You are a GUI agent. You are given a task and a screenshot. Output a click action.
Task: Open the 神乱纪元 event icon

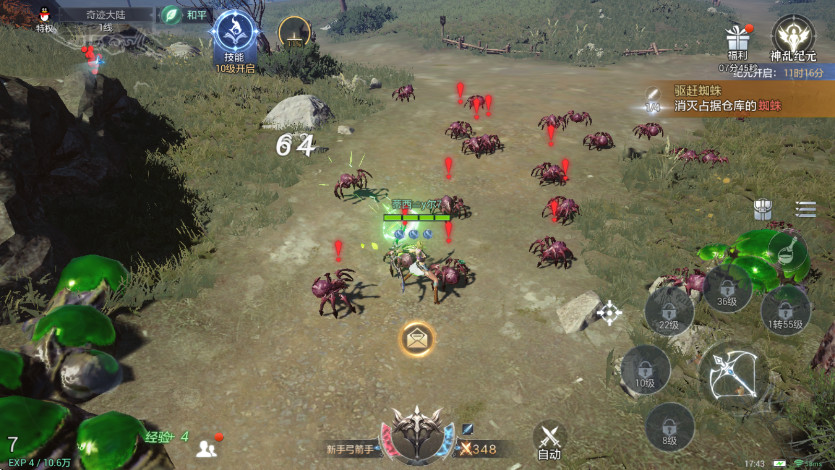click(793, 37)
